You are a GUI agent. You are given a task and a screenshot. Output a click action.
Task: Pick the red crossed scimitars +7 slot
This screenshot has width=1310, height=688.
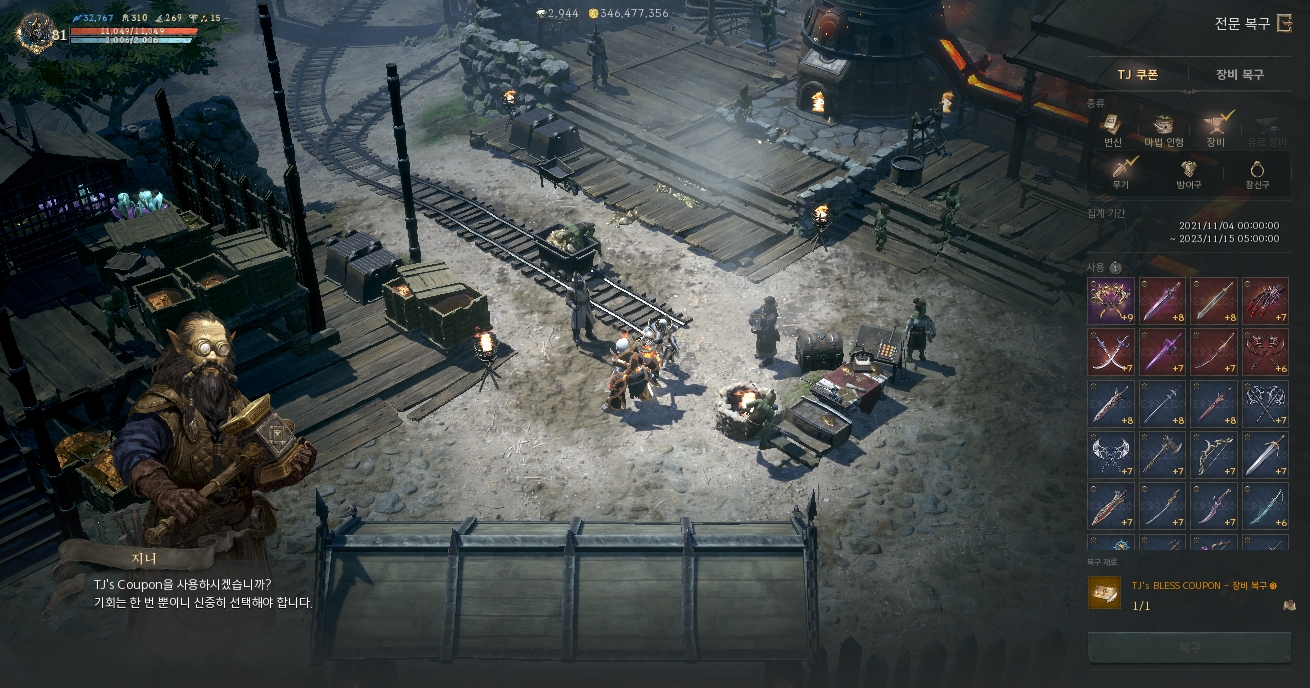[x=1111, y=352]
